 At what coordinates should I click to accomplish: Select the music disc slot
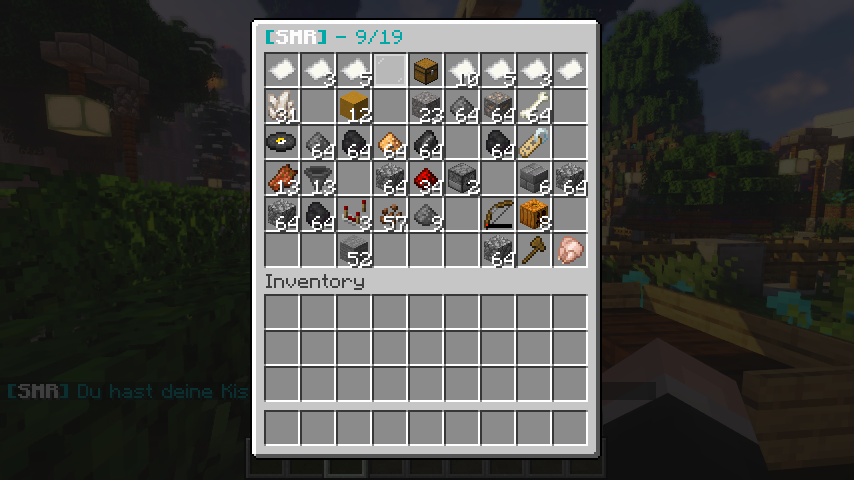coord(283,142)
